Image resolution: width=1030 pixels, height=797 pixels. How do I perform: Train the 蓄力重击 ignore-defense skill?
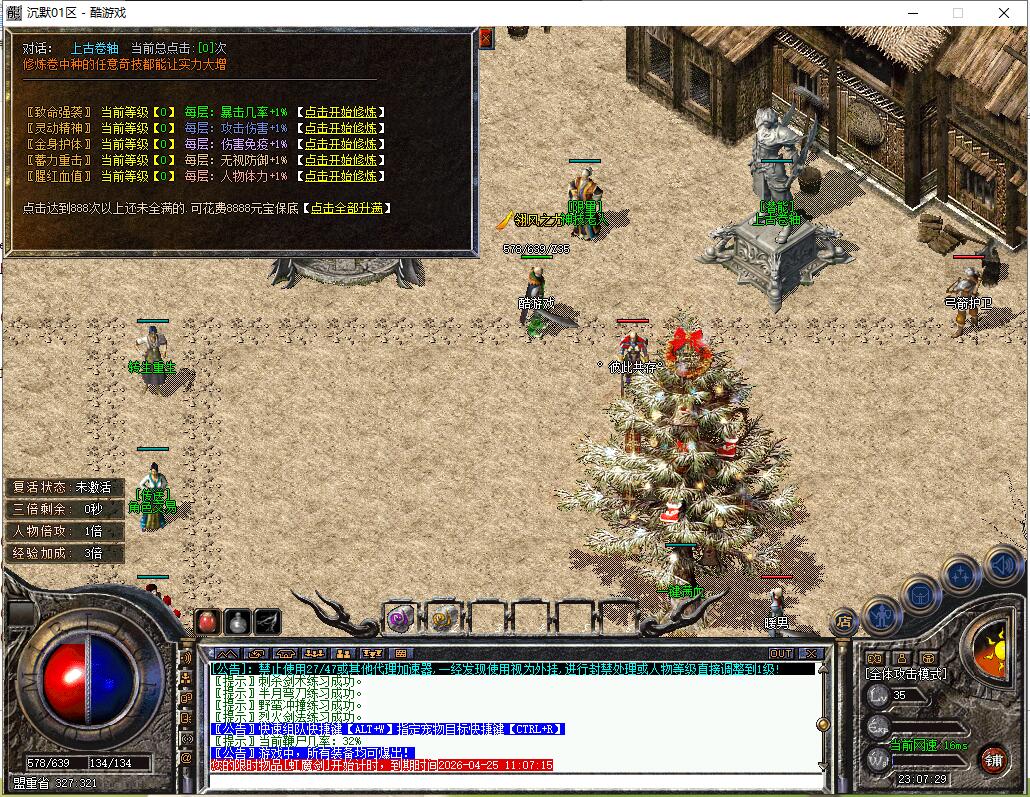[x=341, y=160]
